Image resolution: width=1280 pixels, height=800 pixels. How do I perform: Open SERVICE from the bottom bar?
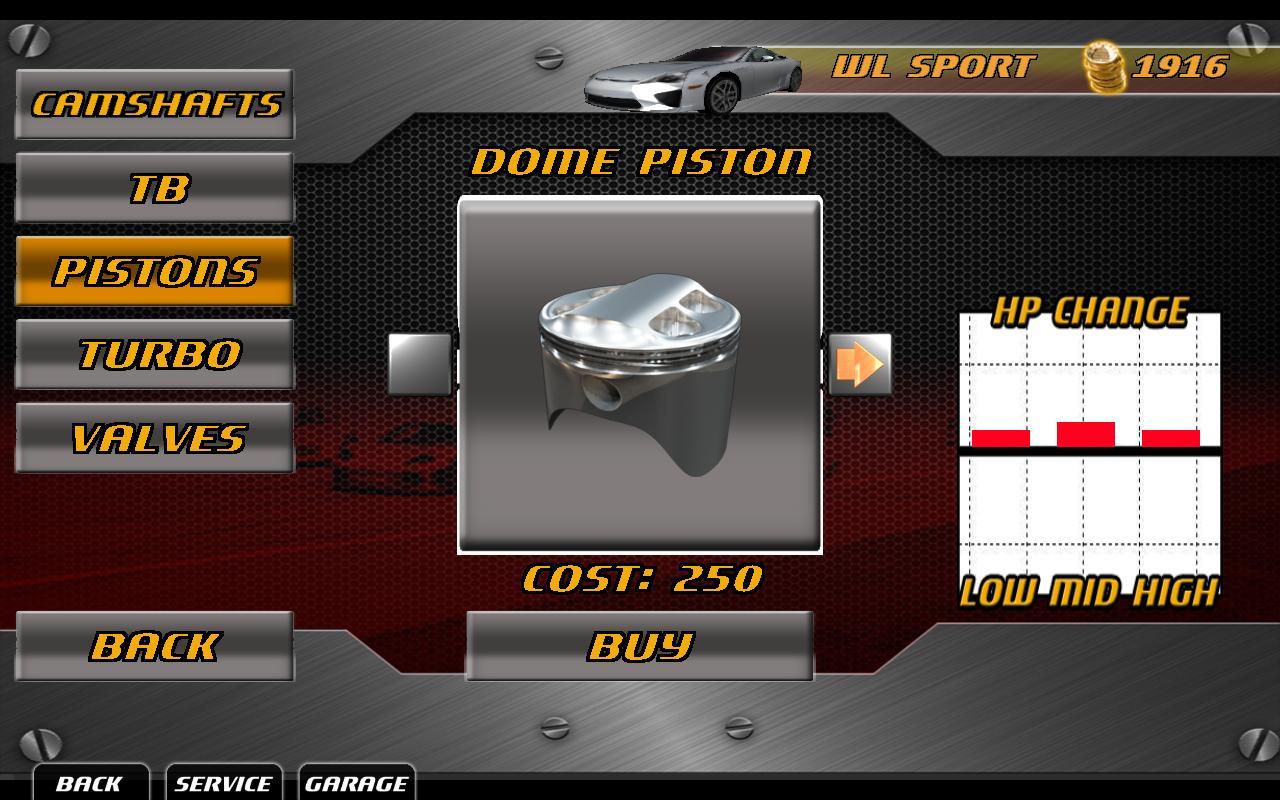[222, 784]
